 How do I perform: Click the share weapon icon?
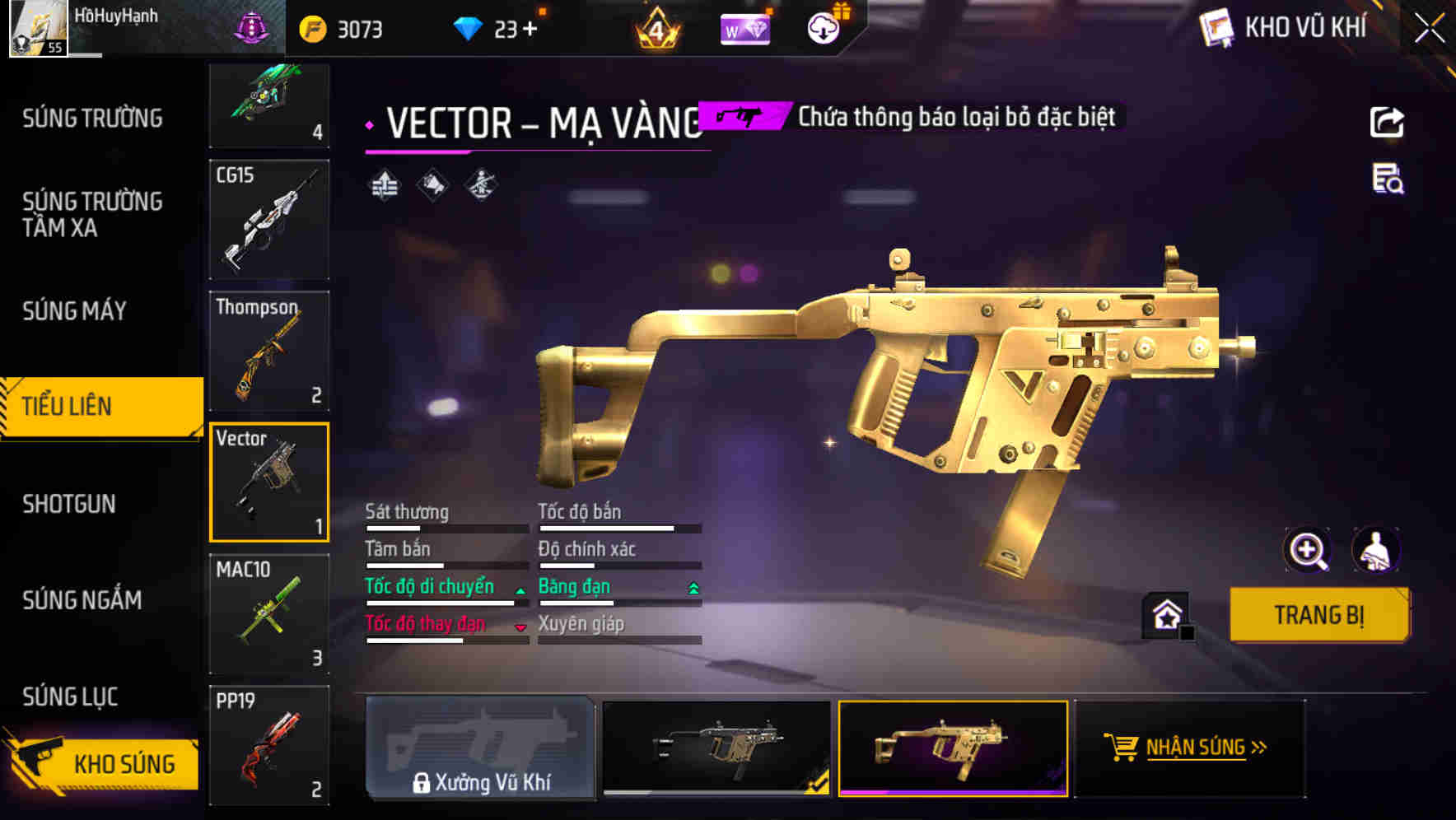coord(1388,121)
